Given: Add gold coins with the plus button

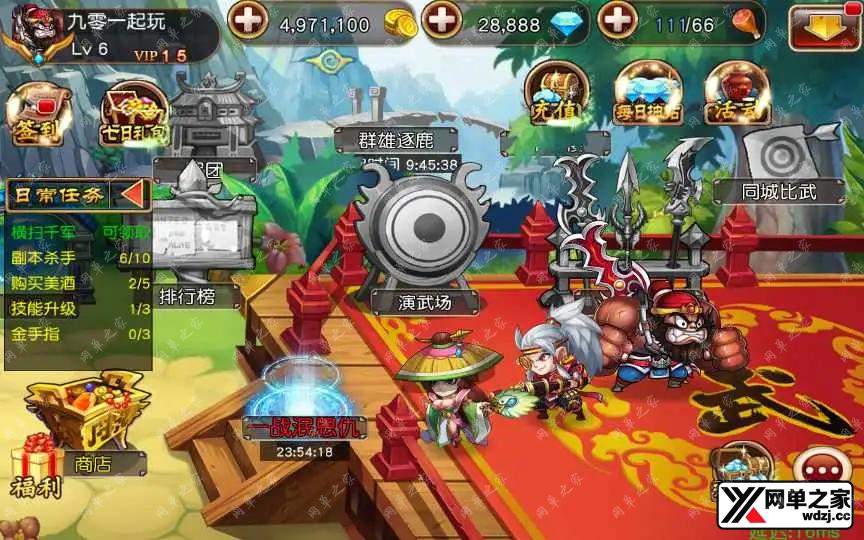Looking at the screenshot, I should (x=250, y=20).
